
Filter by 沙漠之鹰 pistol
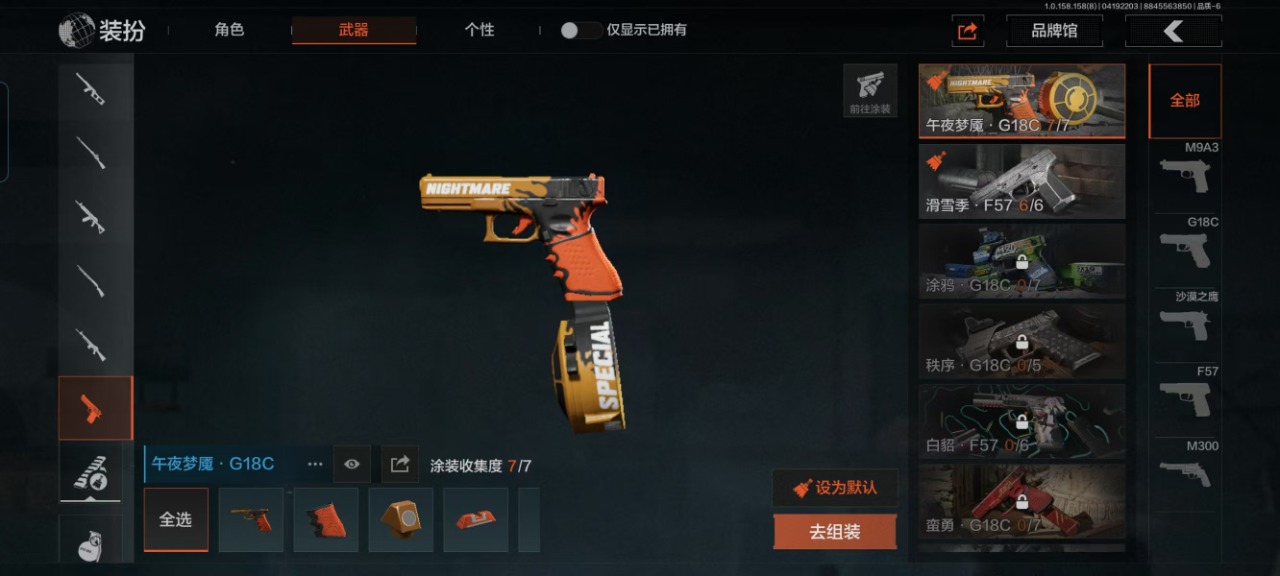(1185, 322)
